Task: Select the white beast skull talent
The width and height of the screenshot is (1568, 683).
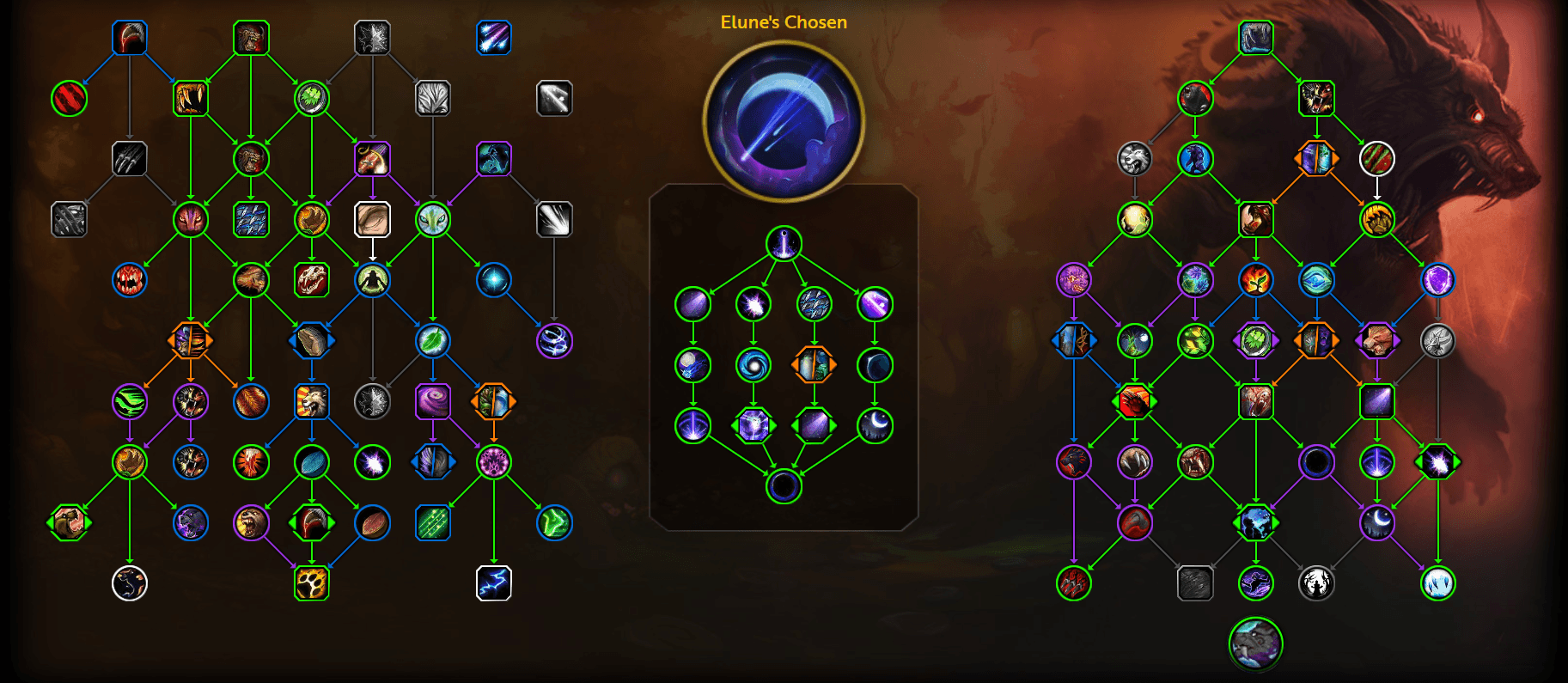Action: click(311, 280)
